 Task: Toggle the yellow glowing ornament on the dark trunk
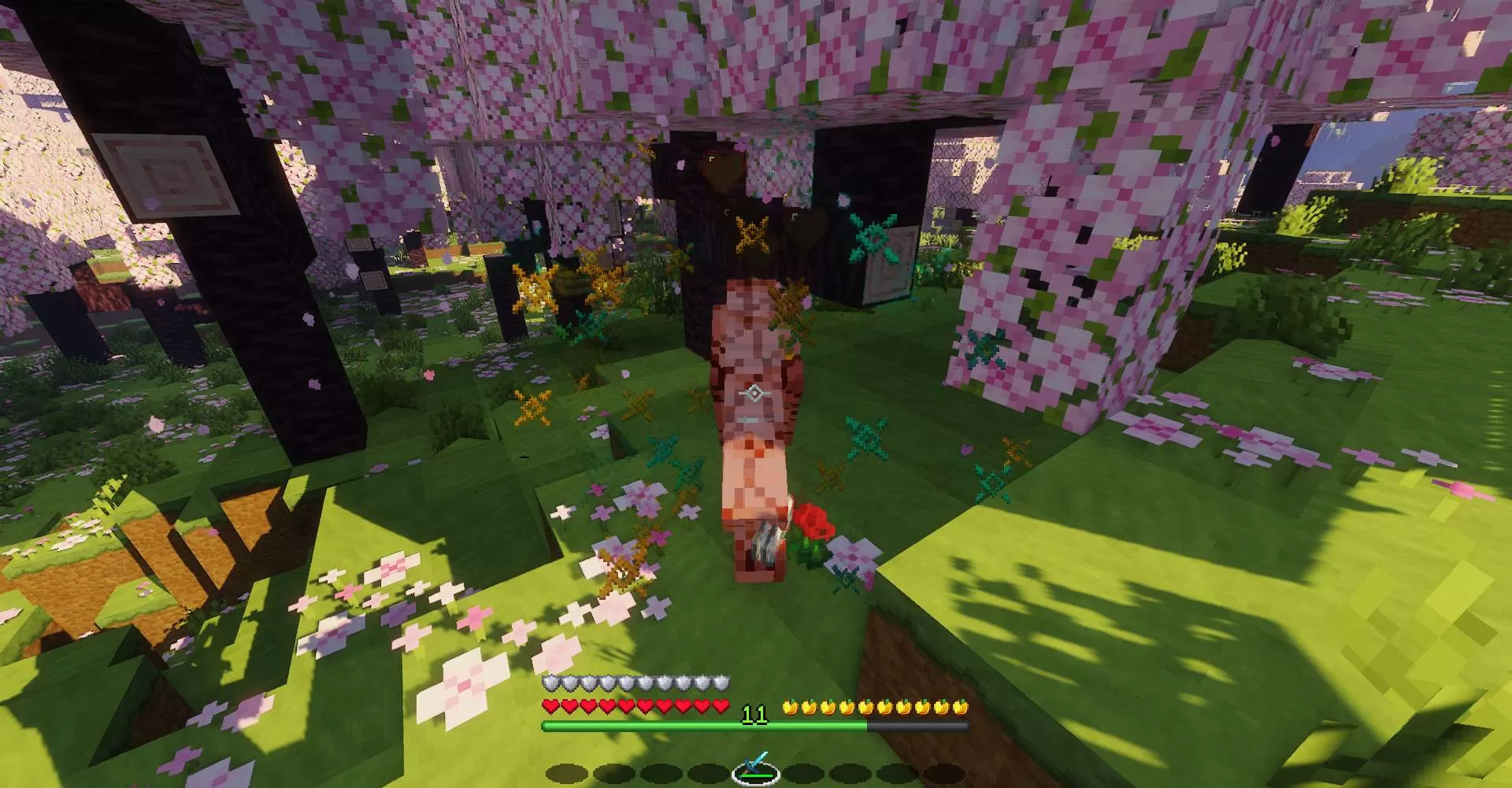coord(752,234)
